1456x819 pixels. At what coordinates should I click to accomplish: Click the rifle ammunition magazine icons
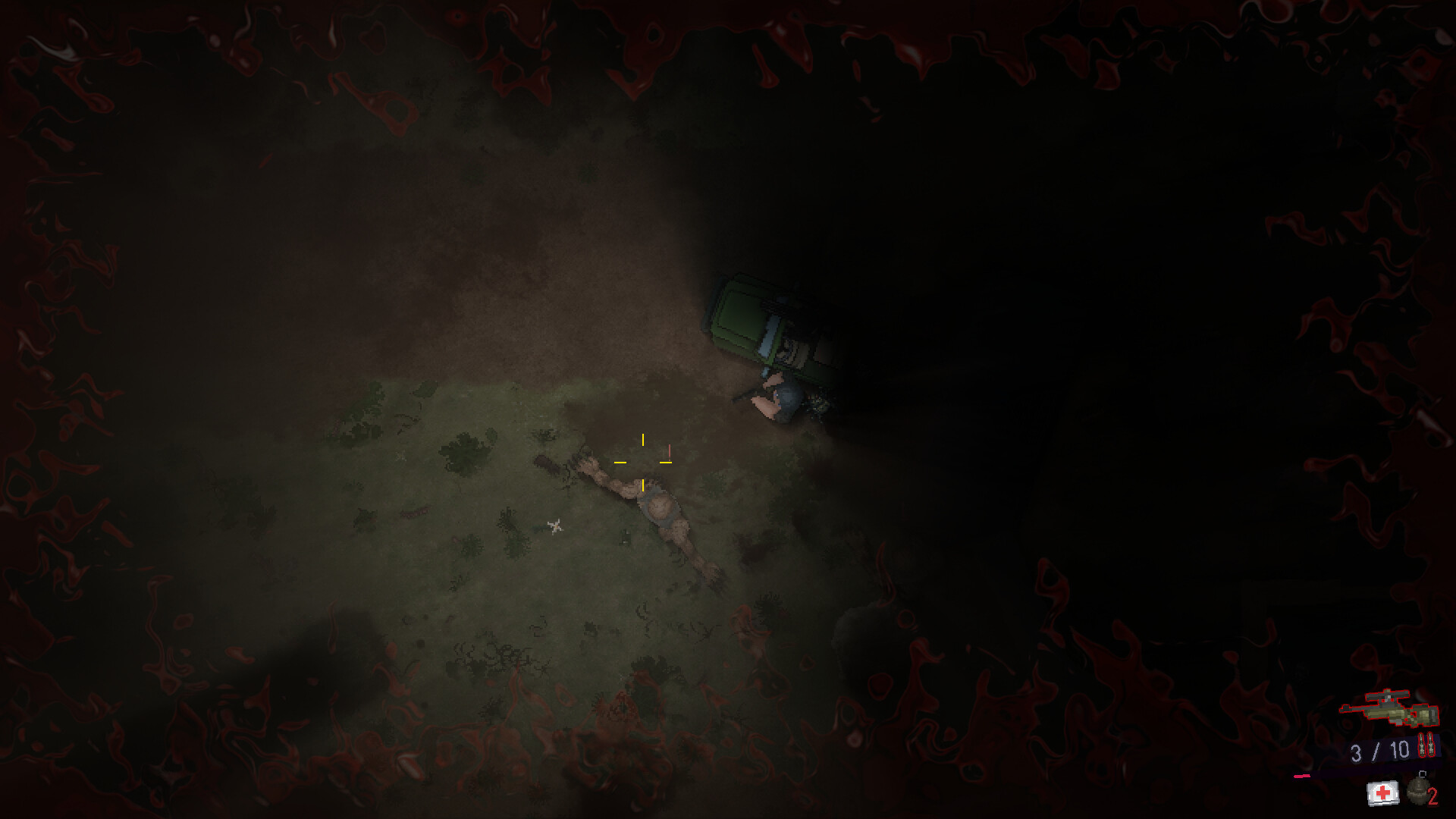point(1426,745)
